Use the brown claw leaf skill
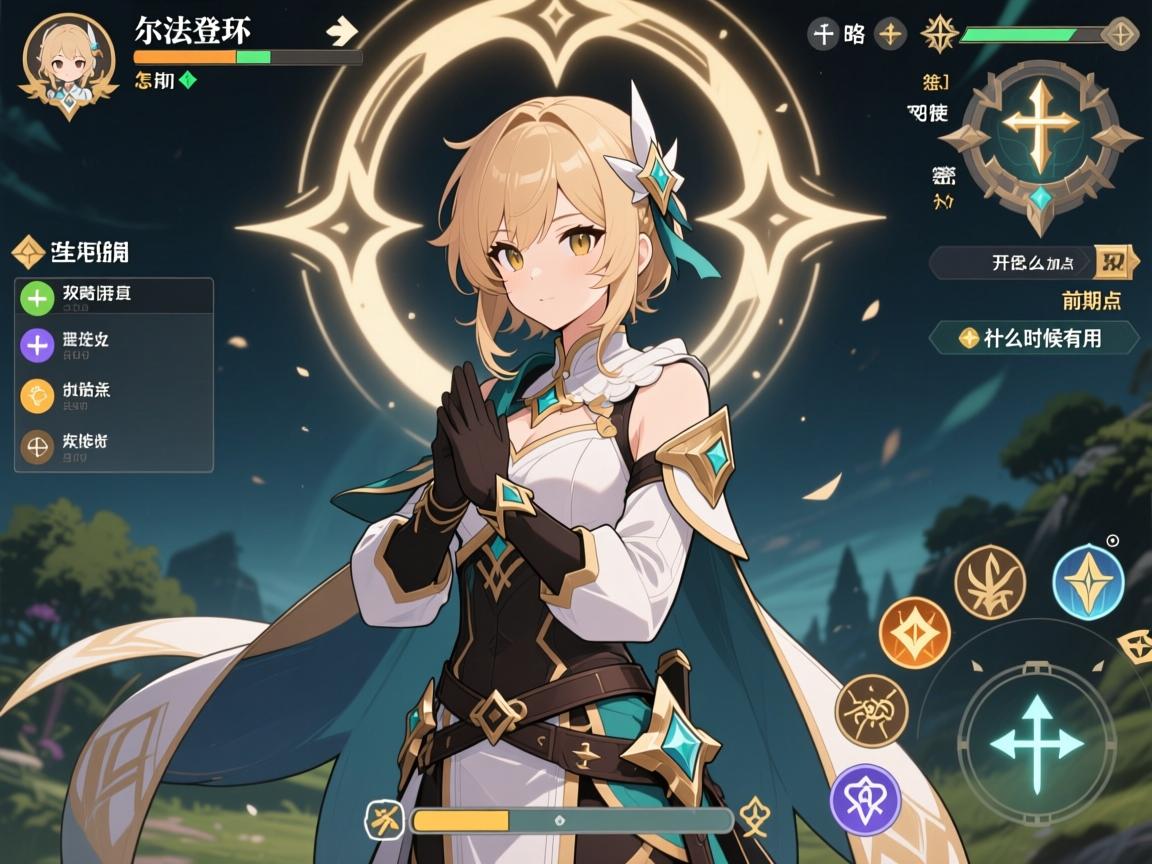The height and width of the screenshot is (864, 1152). (989, 582)
